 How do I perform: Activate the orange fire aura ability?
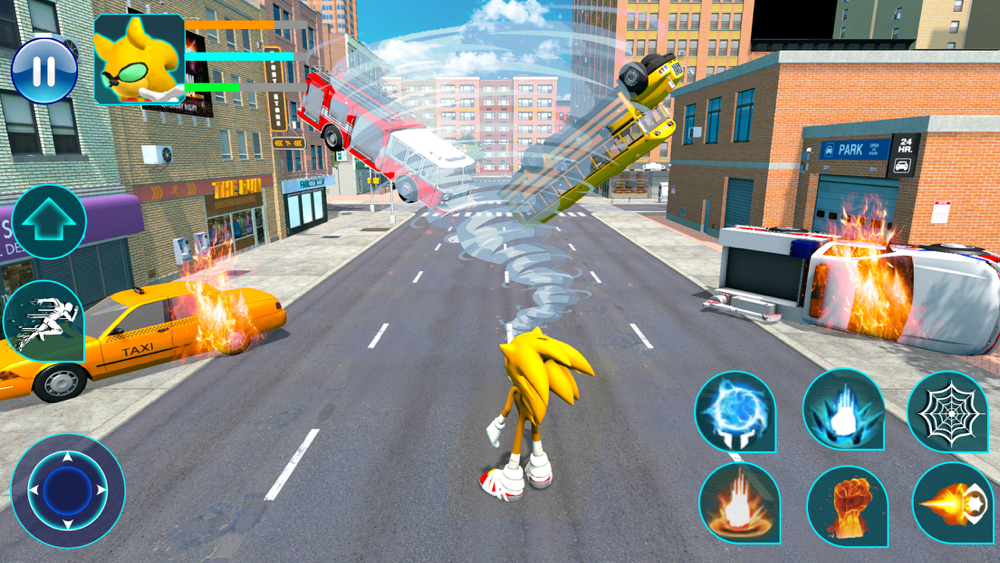pos(739,502)
